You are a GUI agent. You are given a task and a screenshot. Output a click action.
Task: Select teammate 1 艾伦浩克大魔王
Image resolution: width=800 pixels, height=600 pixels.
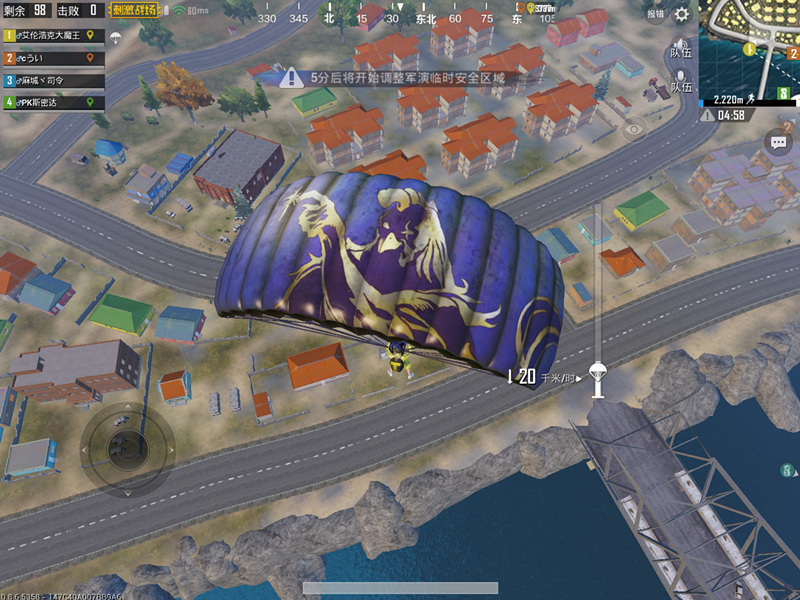pyautogui.click(x=50, y=35)
